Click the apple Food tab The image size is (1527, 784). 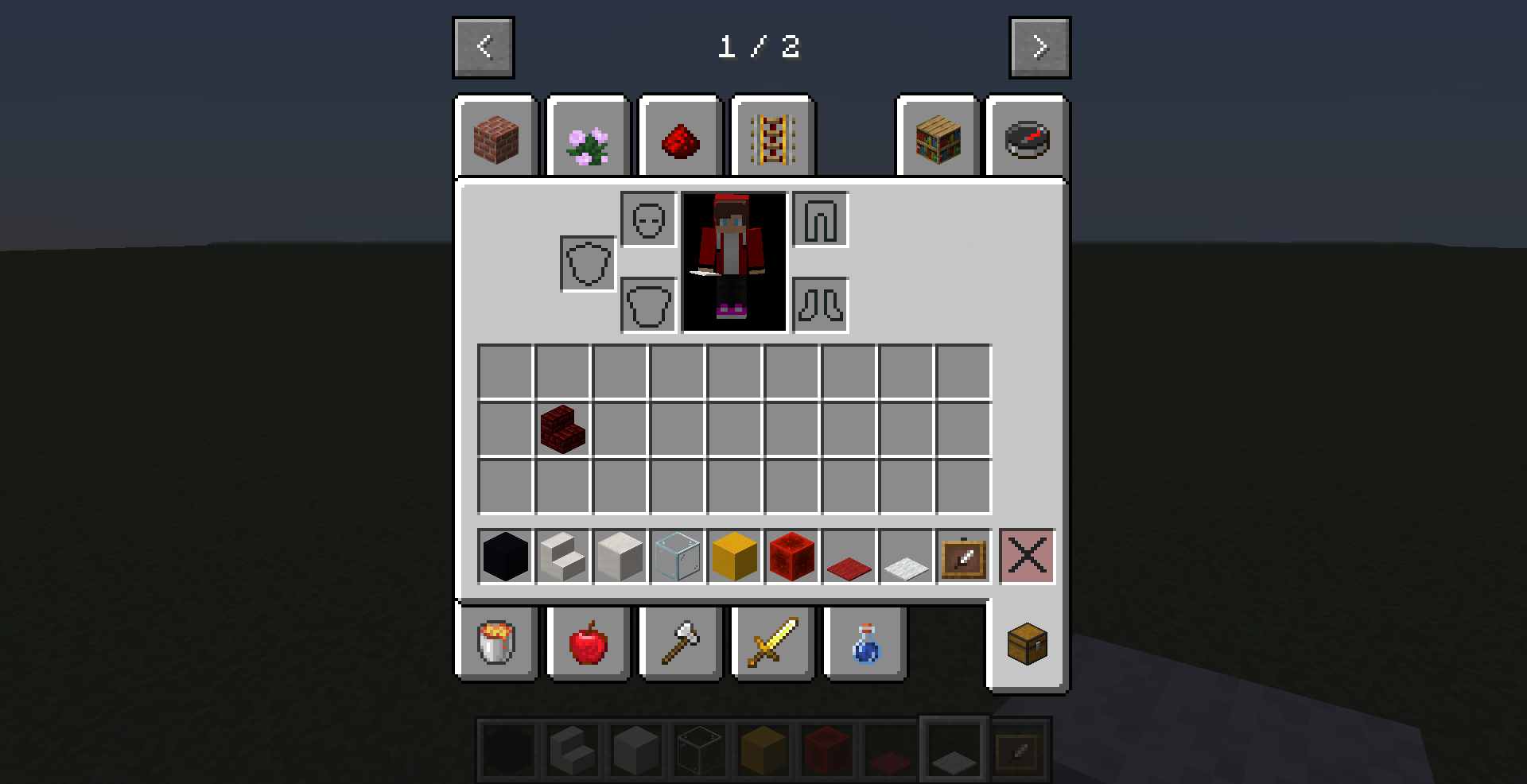(x=588, y=644)
